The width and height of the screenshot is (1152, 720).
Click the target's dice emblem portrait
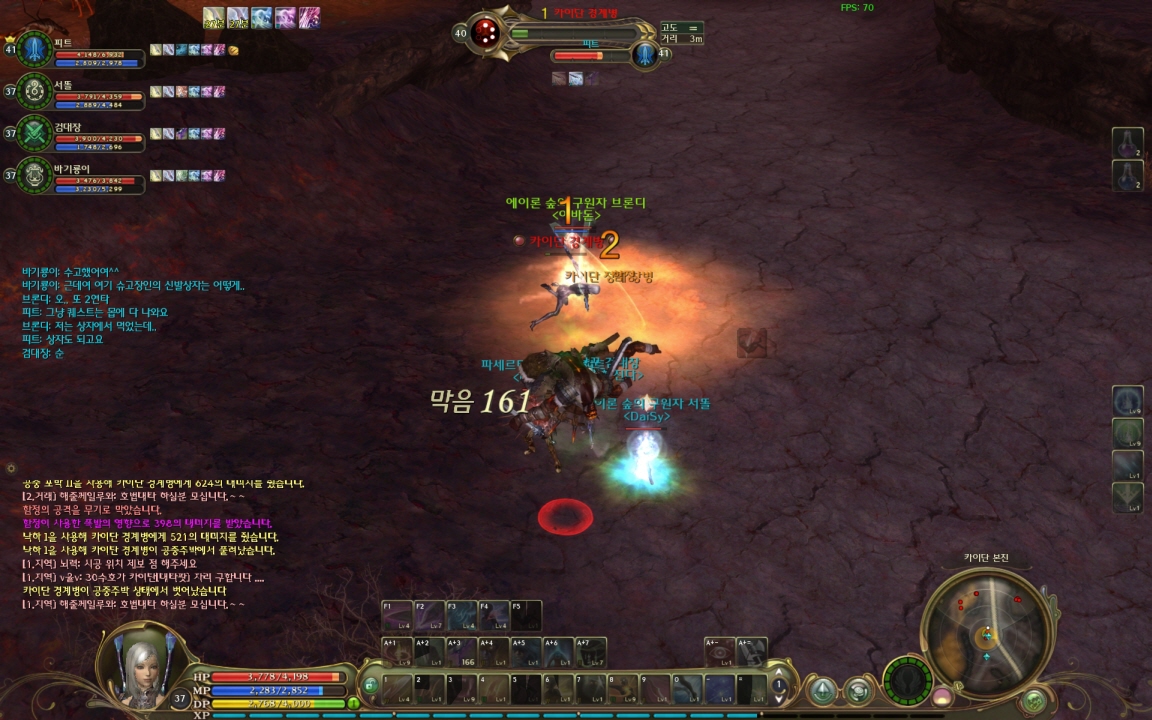click(486, 31)
